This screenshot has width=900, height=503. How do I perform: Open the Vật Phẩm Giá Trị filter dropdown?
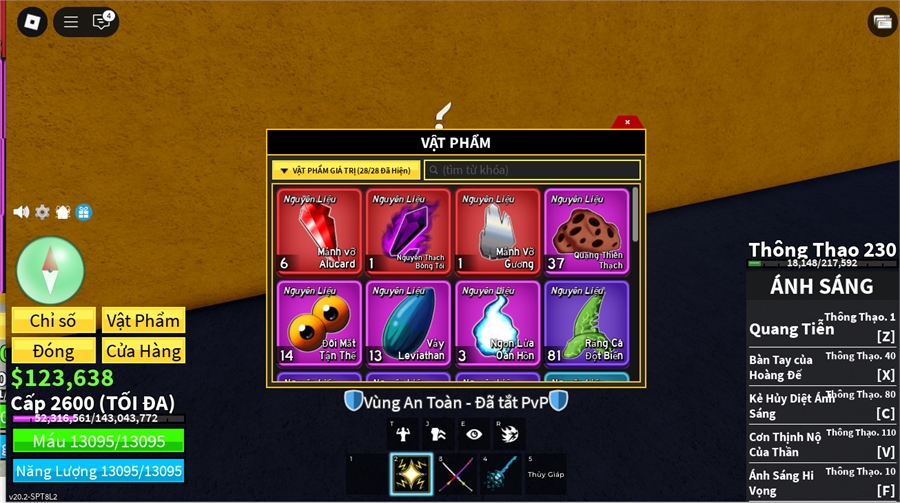click(345, 171)
